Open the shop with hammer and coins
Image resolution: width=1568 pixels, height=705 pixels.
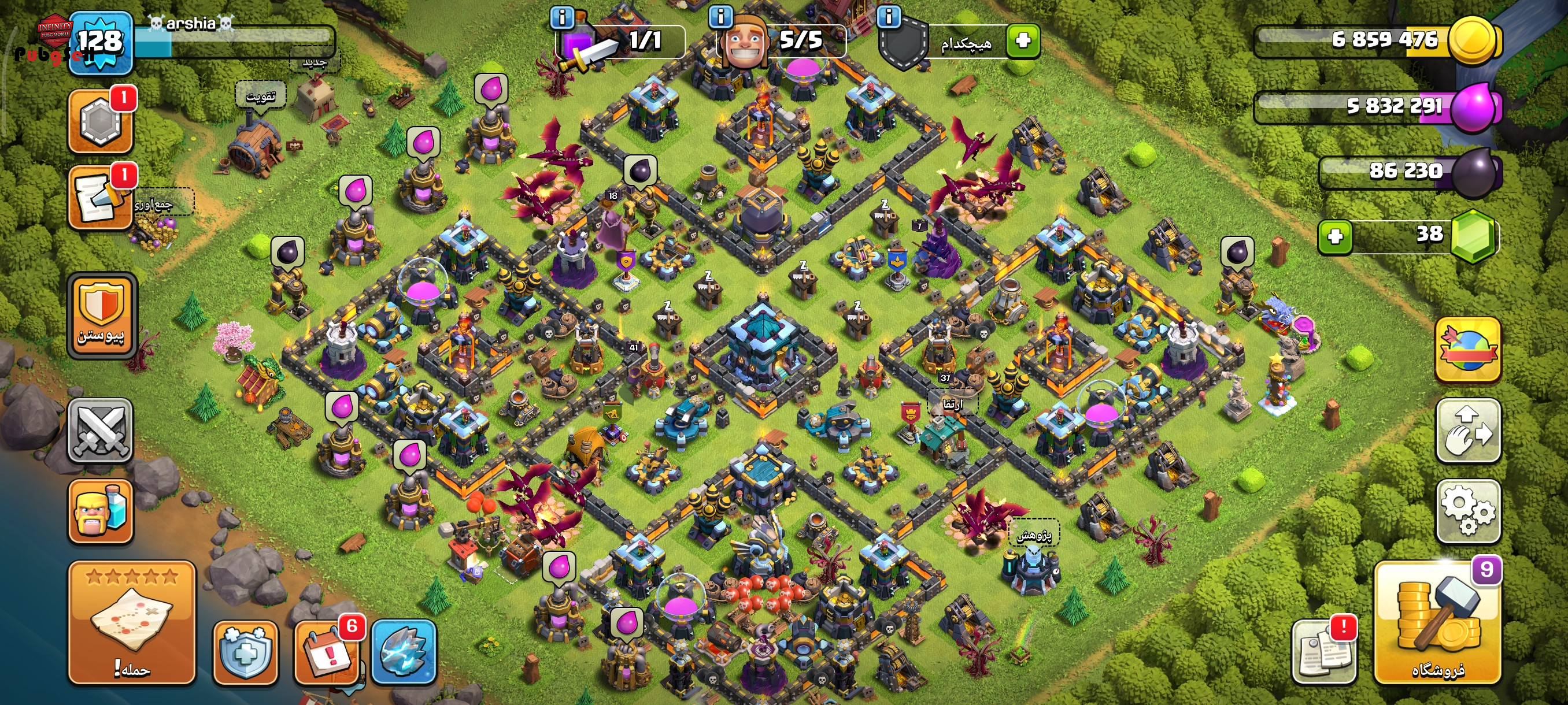[x=1438, y=622]
